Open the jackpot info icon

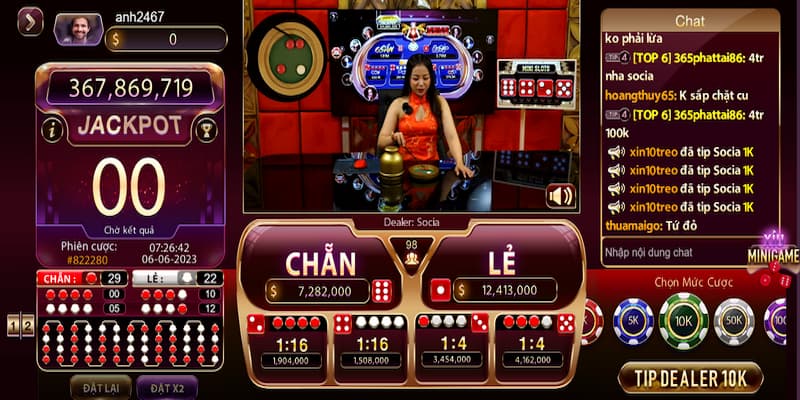click(x=53, y=128)
